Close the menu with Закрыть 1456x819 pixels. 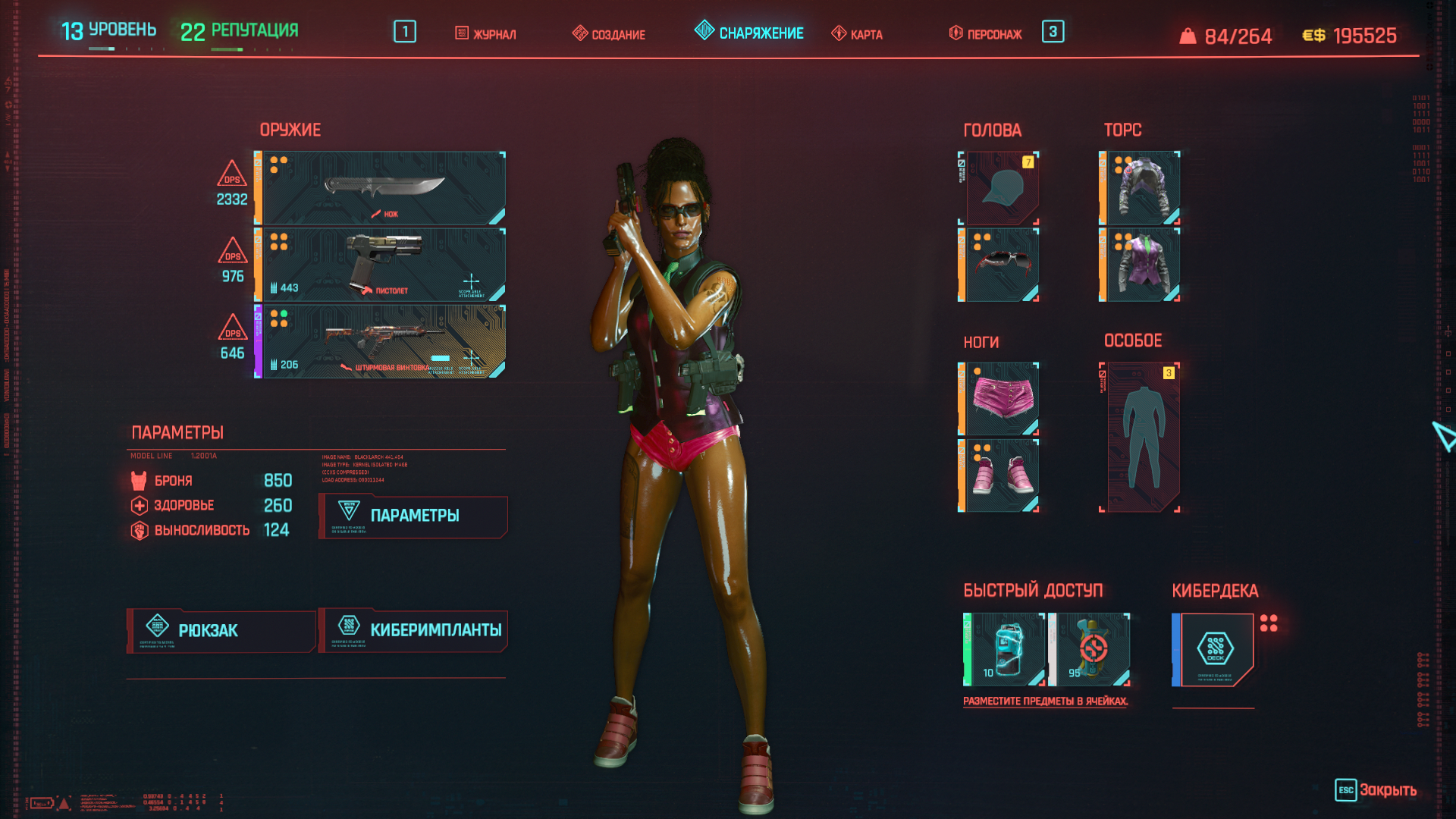click(1376, 790)
